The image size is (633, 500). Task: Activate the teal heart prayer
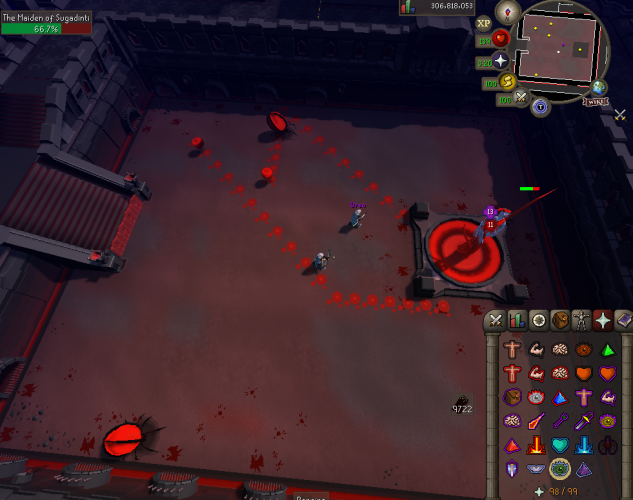[560, 444]
